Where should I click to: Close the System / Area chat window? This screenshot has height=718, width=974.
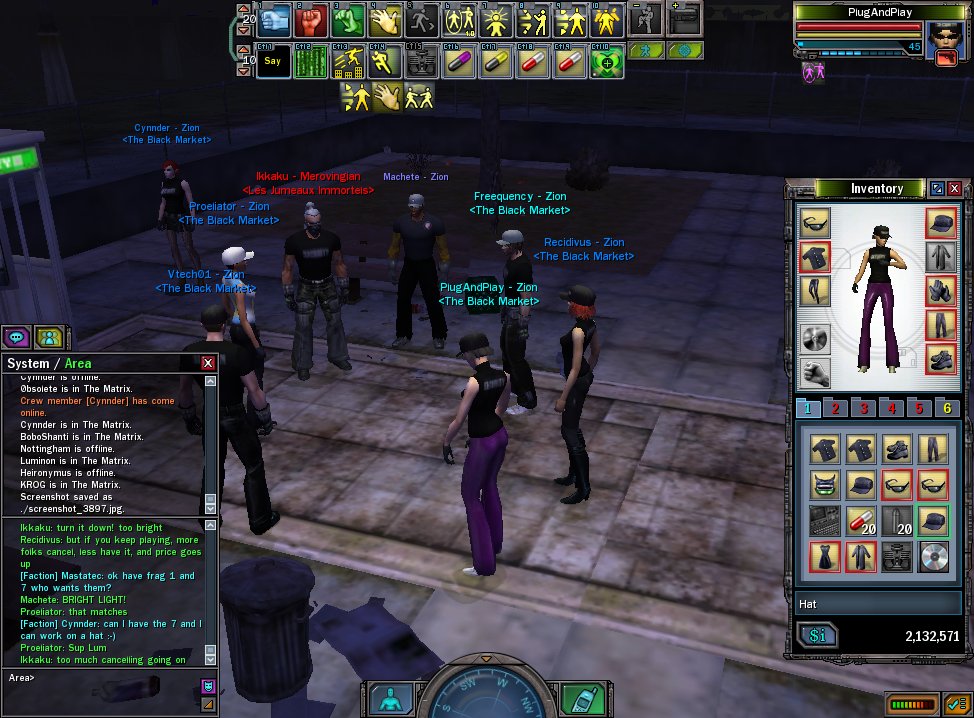pos(208,364)
